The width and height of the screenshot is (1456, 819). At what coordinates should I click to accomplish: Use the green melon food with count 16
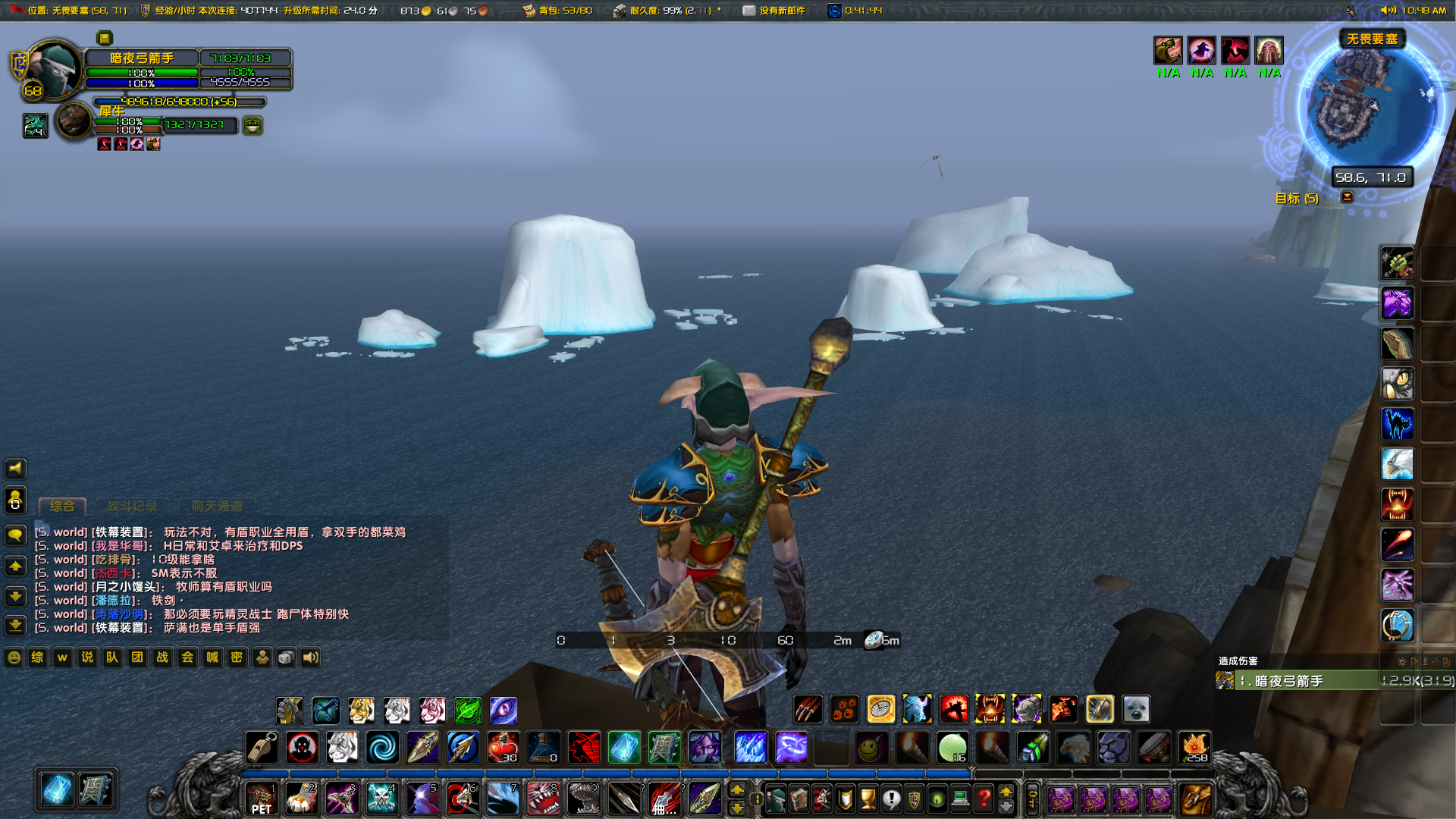[x=952, y=748]
